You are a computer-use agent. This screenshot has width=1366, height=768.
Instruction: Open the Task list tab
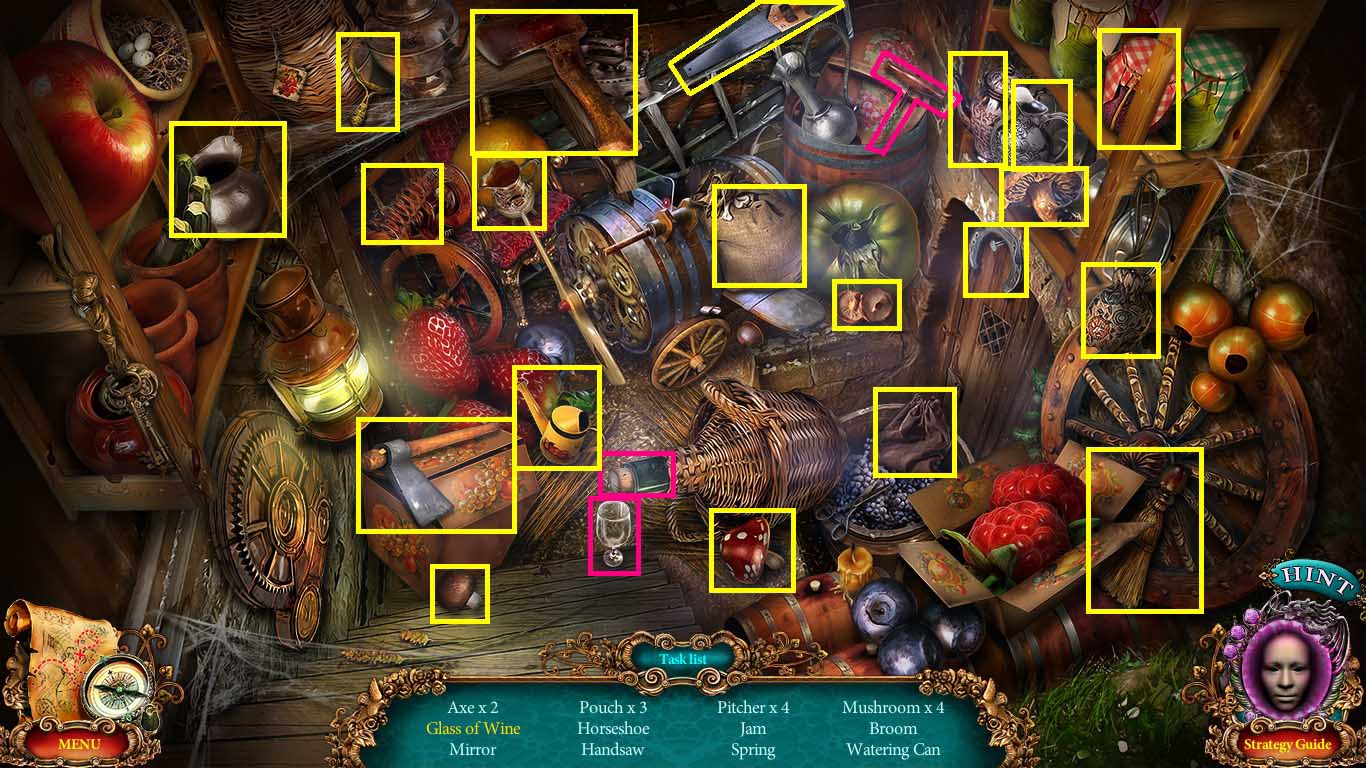pyautogui.click(x=683, y=658)
